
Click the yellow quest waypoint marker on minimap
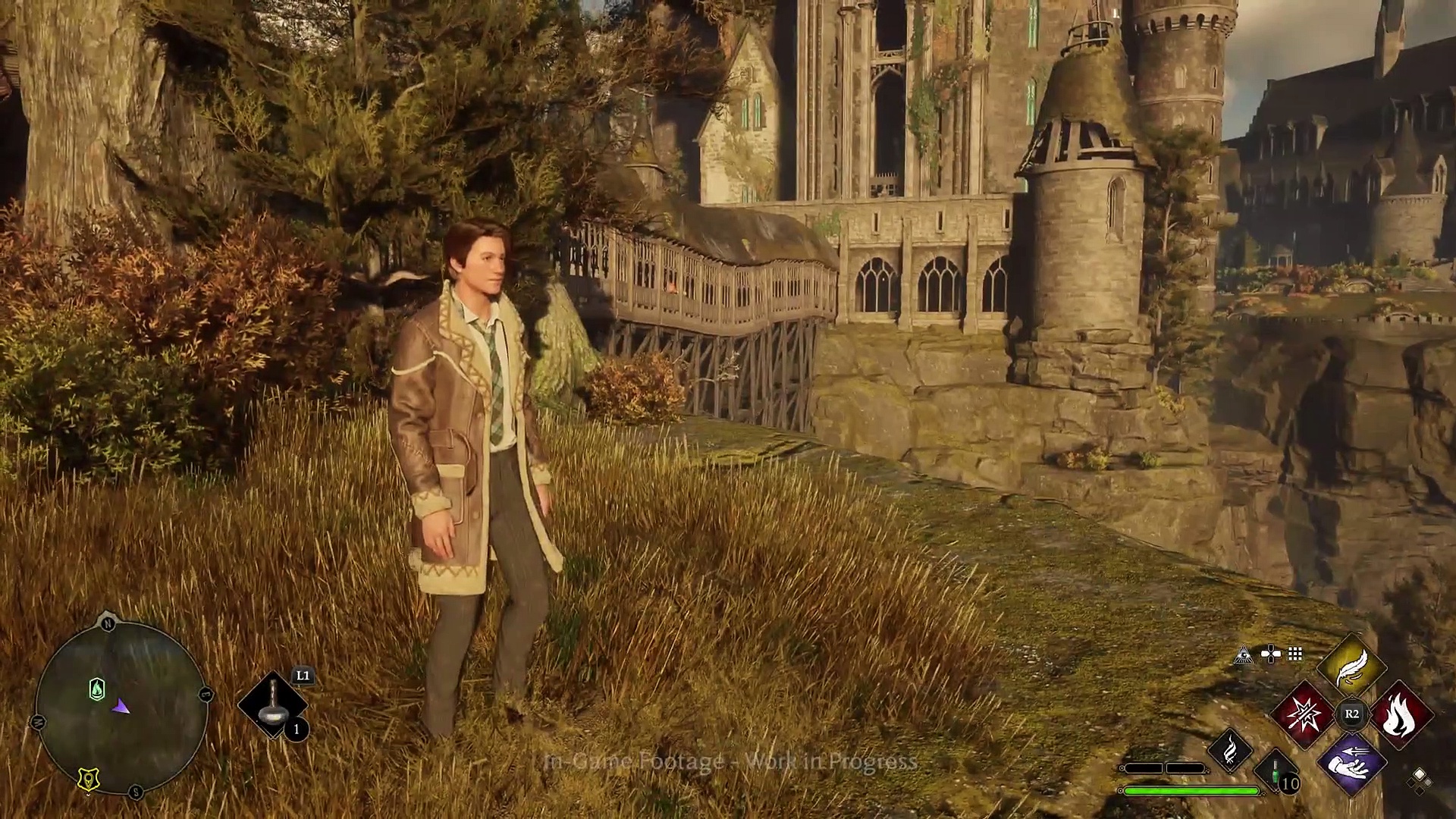pos(89,779)
